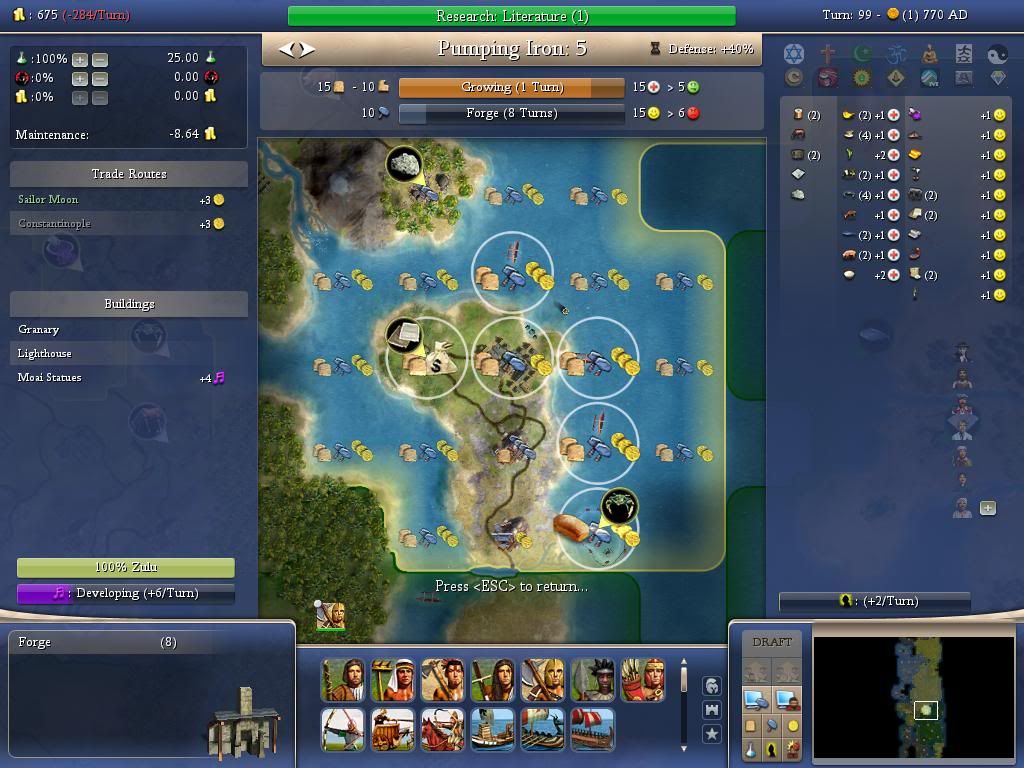This screenshot has height=768, width=1024.
Task: Toggle the gold coin emphasis button
Action: click(793, 726)
